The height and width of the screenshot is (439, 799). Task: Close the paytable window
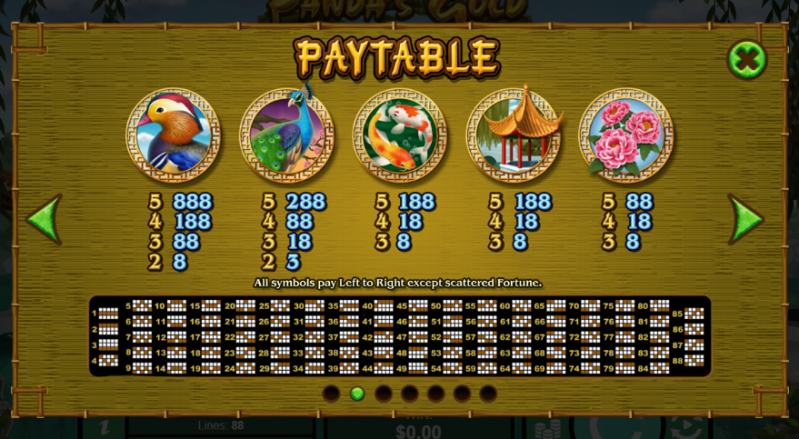point(747,59)
